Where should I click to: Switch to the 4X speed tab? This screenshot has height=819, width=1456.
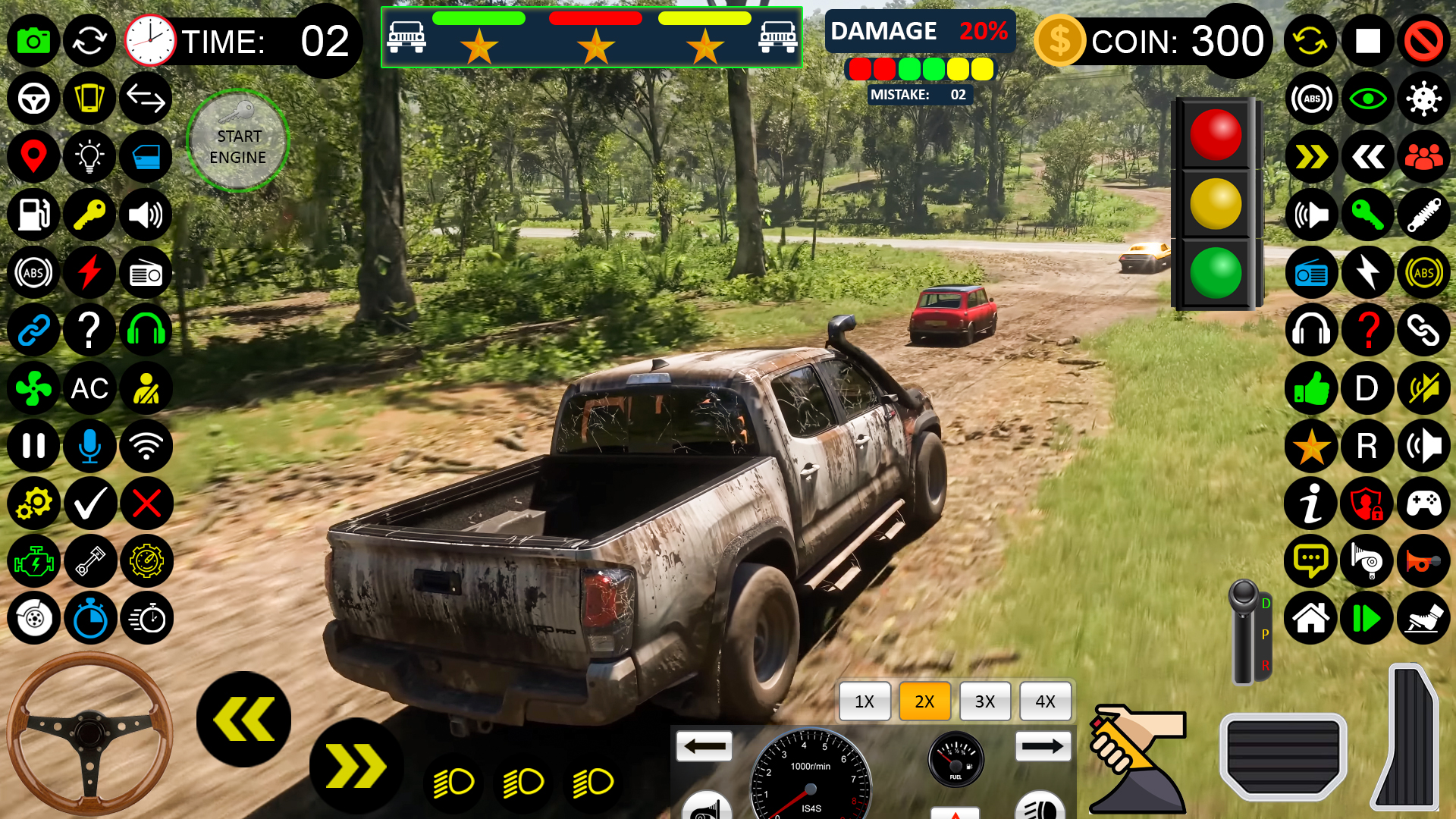(x=1046, y=701)
